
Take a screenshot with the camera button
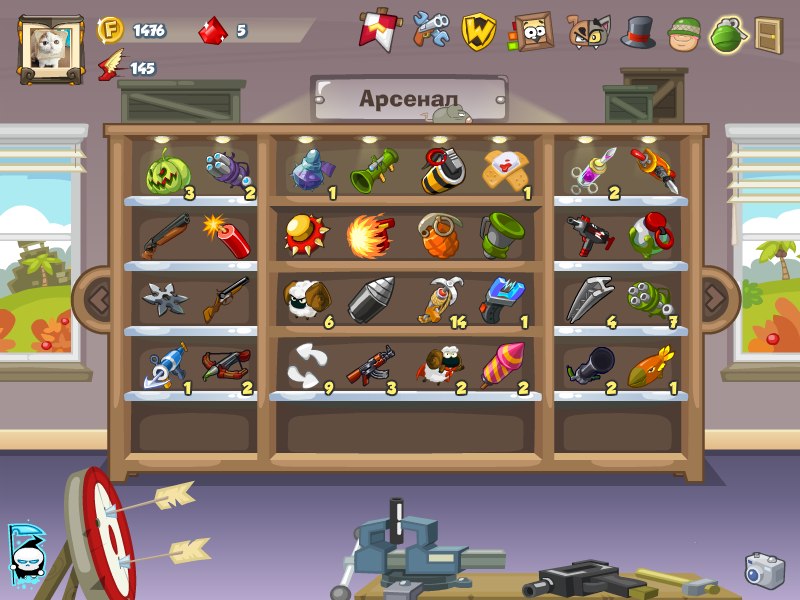coord(764,570)
